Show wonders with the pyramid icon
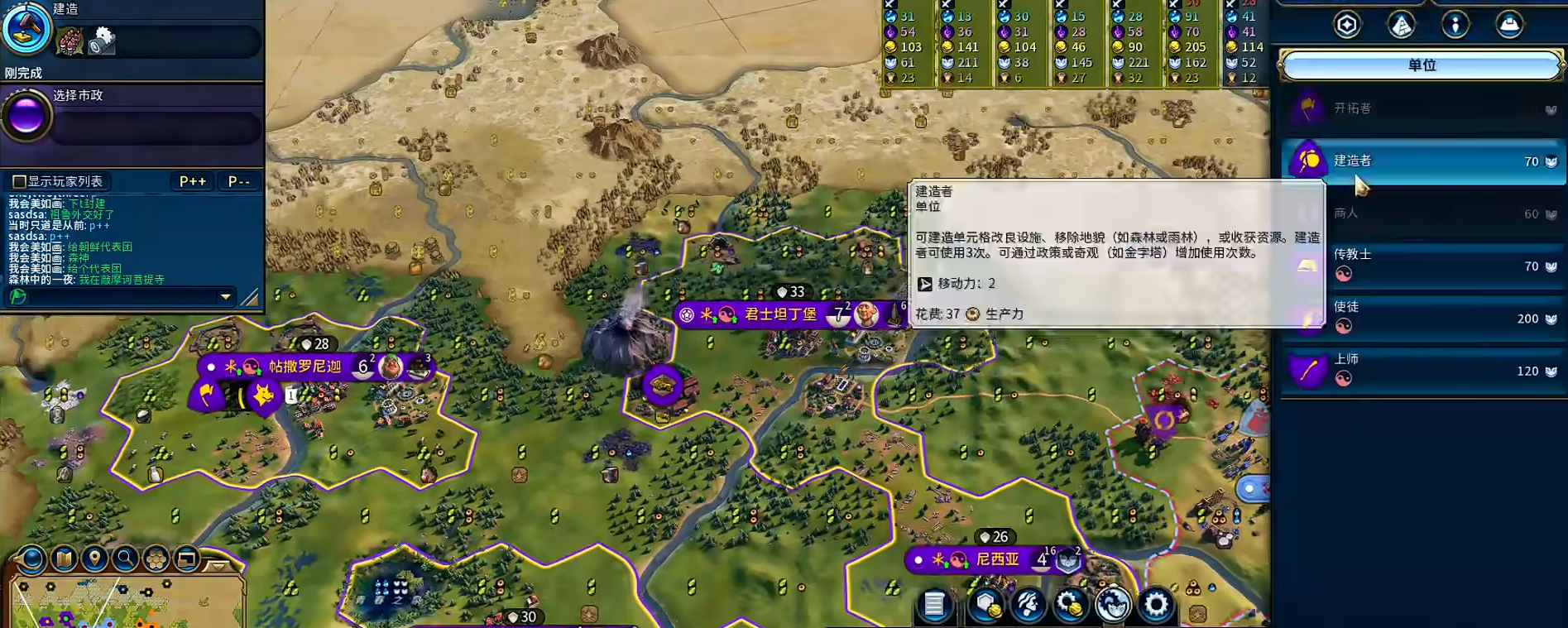The image size is (1568, 628). pyautogui.click(x=1401, y=25)
